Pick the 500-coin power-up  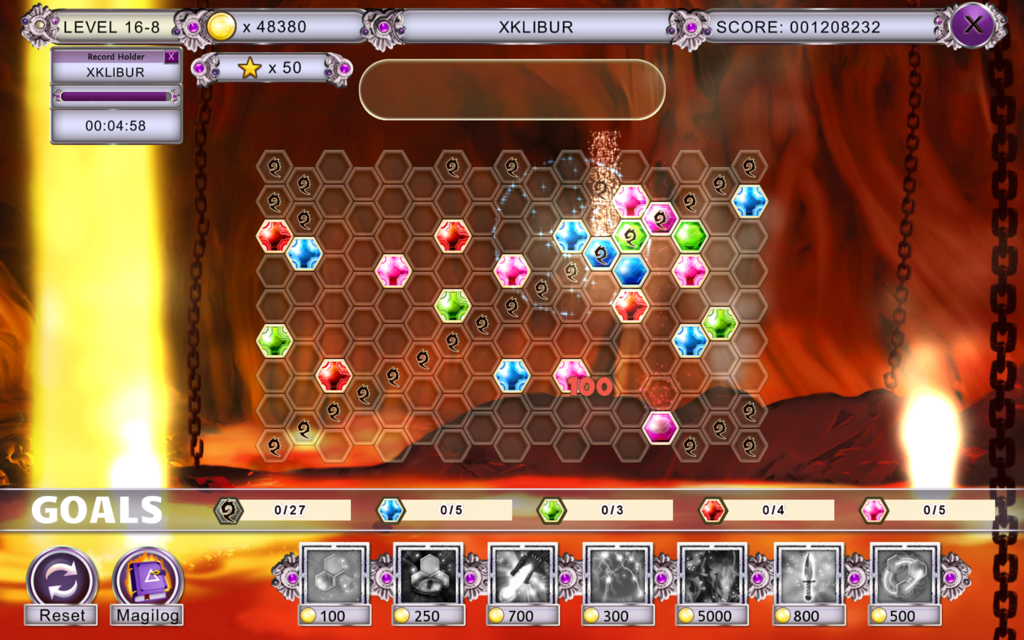click(x=905, y=573)
